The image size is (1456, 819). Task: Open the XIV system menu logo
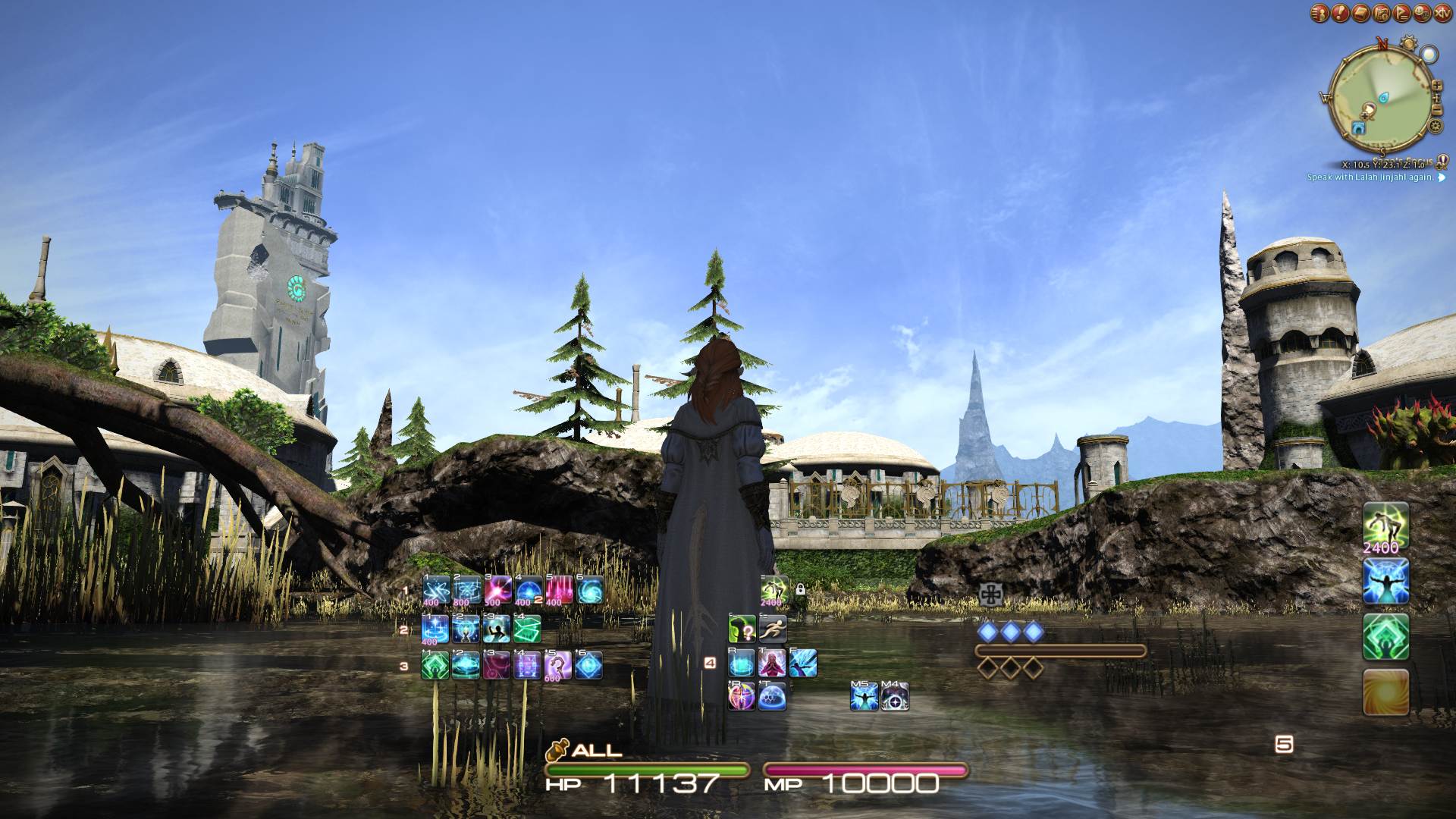pos(1441,13)
